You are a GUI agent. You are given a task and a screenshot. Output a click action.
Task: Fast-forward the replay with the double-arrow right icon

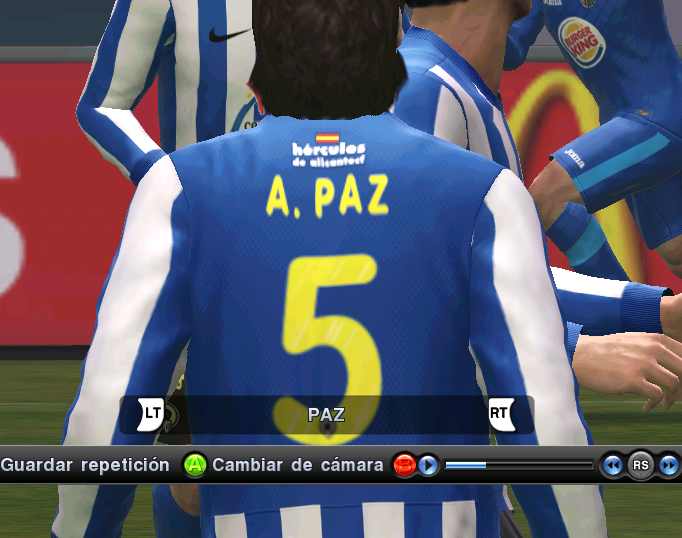pyautogui.click(x=667, y=465)
